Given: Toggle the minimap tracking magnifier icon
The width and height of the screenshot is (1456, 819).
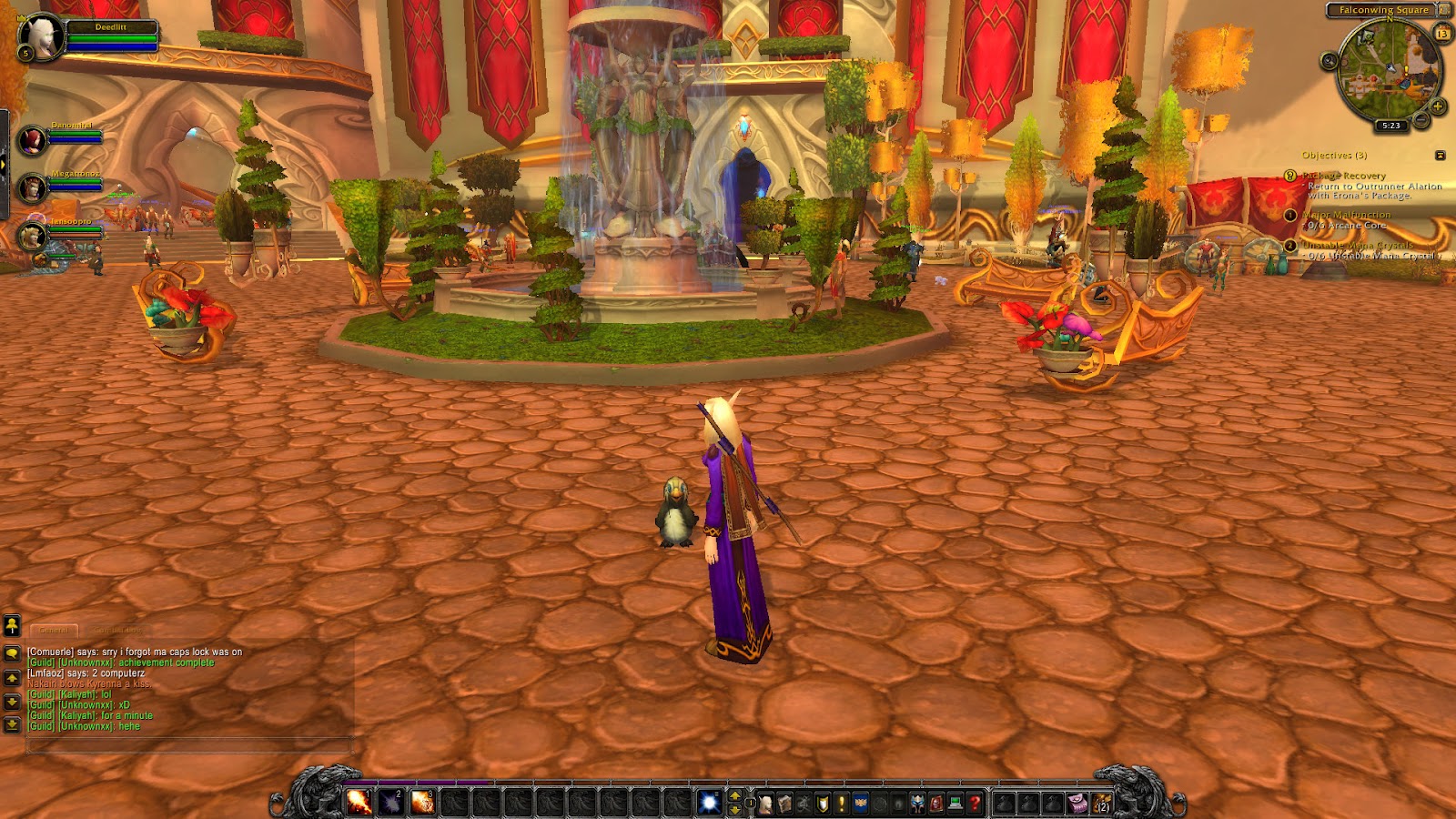Looking at the screenshot, I should [1328, 60].
